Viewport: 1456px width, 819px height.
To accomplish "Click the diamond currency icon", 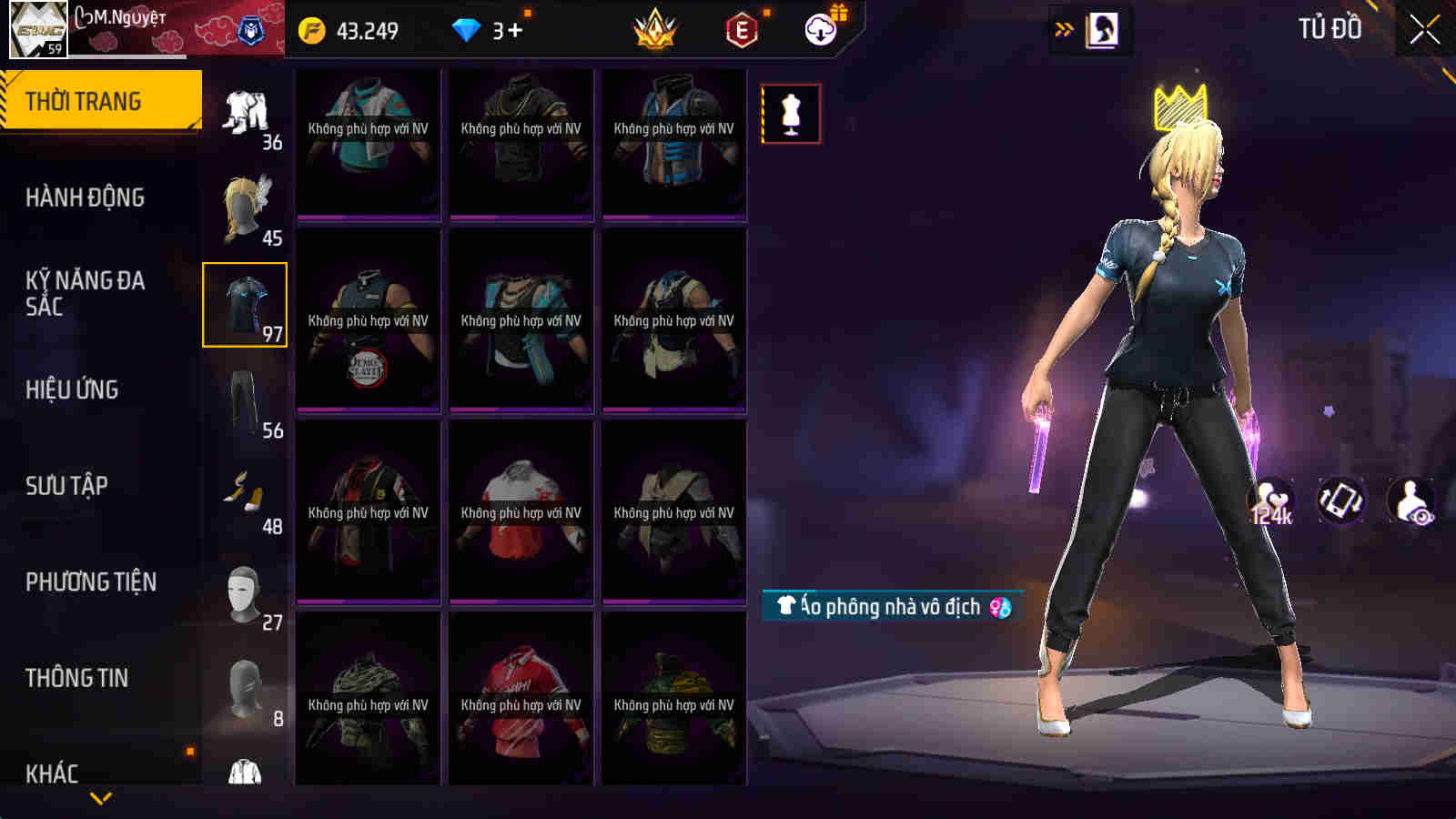I will (x=467, y=29).
